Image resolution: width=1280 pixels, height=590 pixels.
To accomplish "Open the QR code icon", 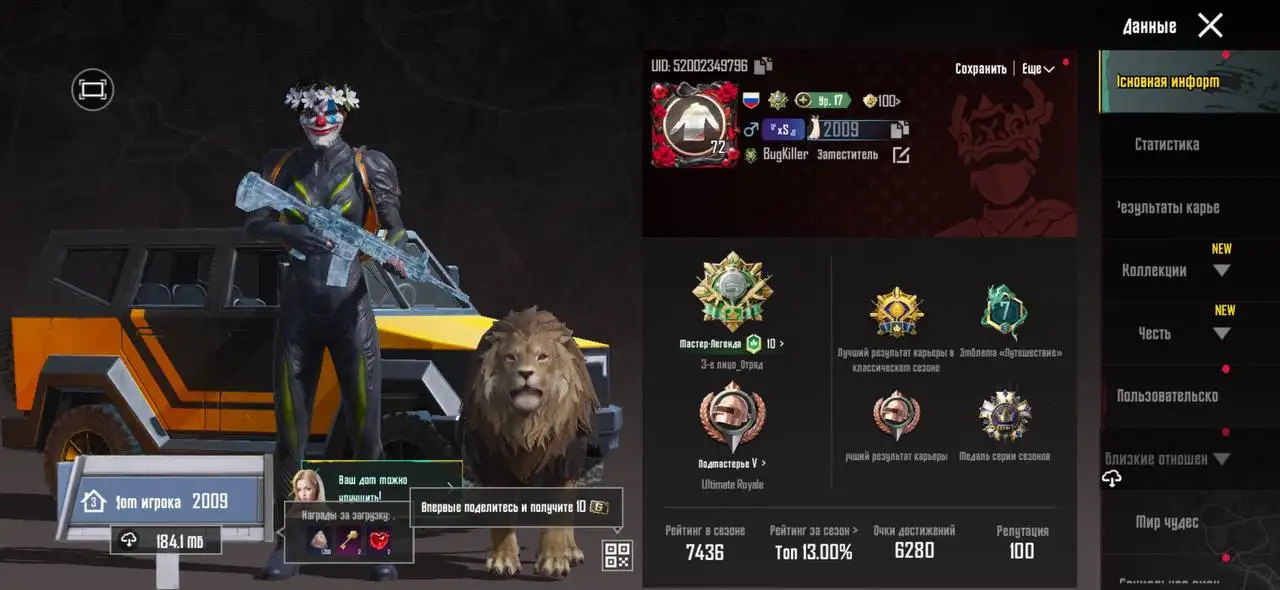I will tap(617, 555).
